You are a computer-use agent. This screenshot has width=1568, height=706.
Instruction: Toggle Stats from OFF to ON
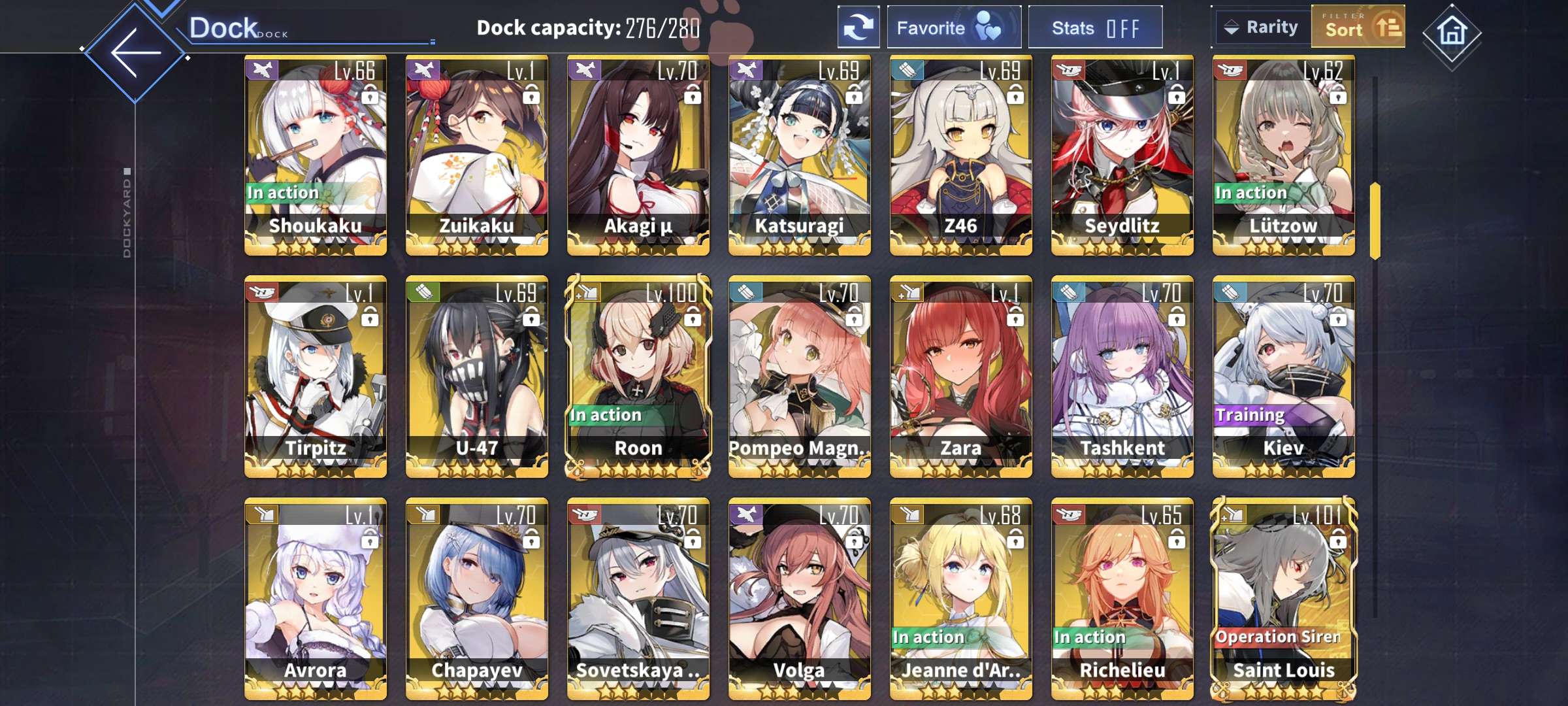tap(1096, 27)
